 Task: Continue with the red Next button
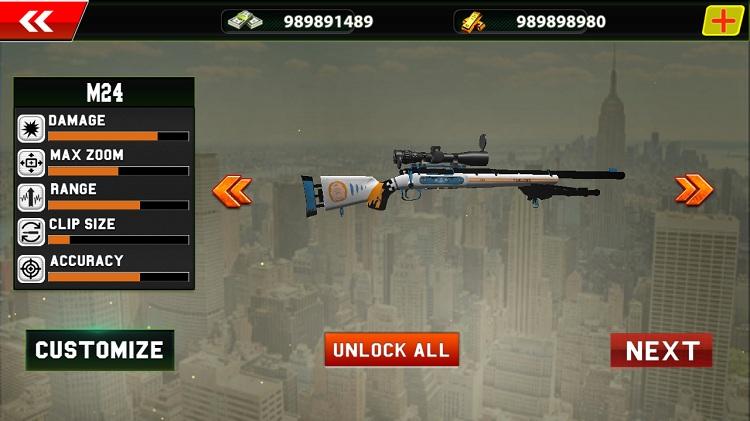pyautogui.click(x=661, y=350)
